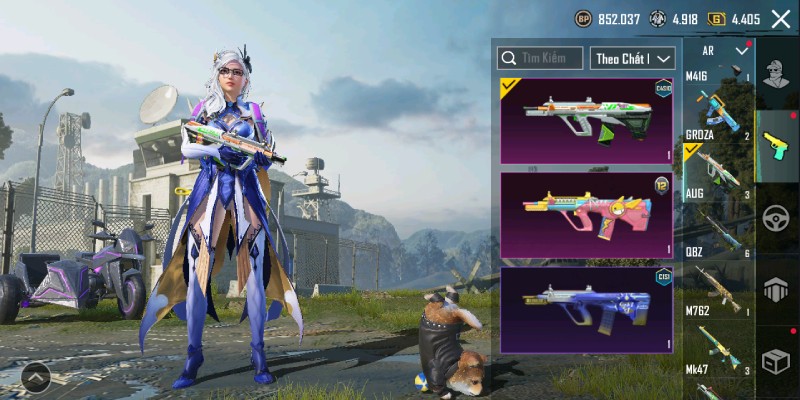
Task: Close the inventory screen
Action: tap(781, 19)
